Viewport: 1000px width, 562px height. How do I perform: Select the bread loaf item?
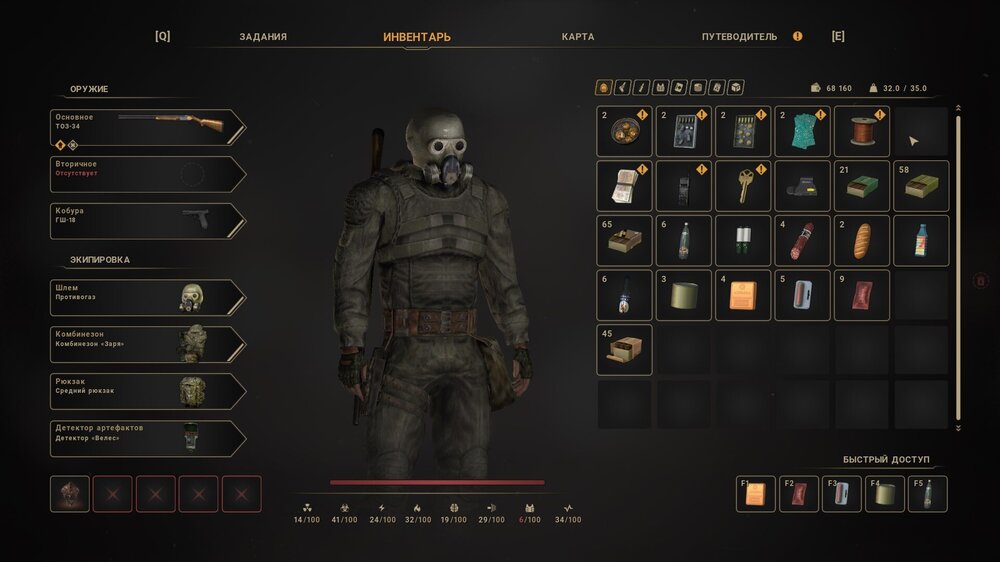862,241
